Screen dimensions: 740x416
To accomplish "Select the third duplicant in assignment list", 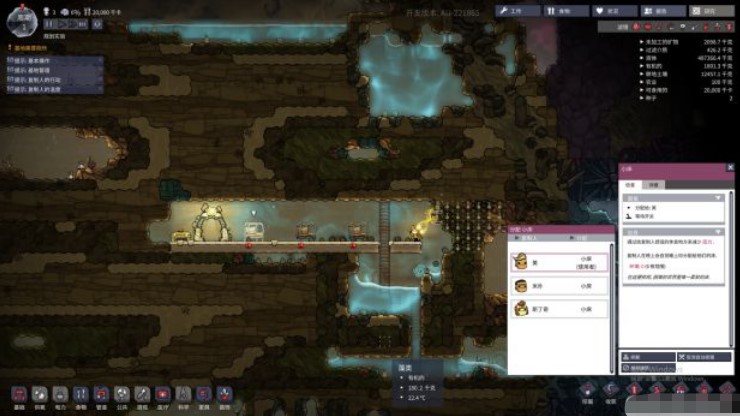I will coord(559,310).
